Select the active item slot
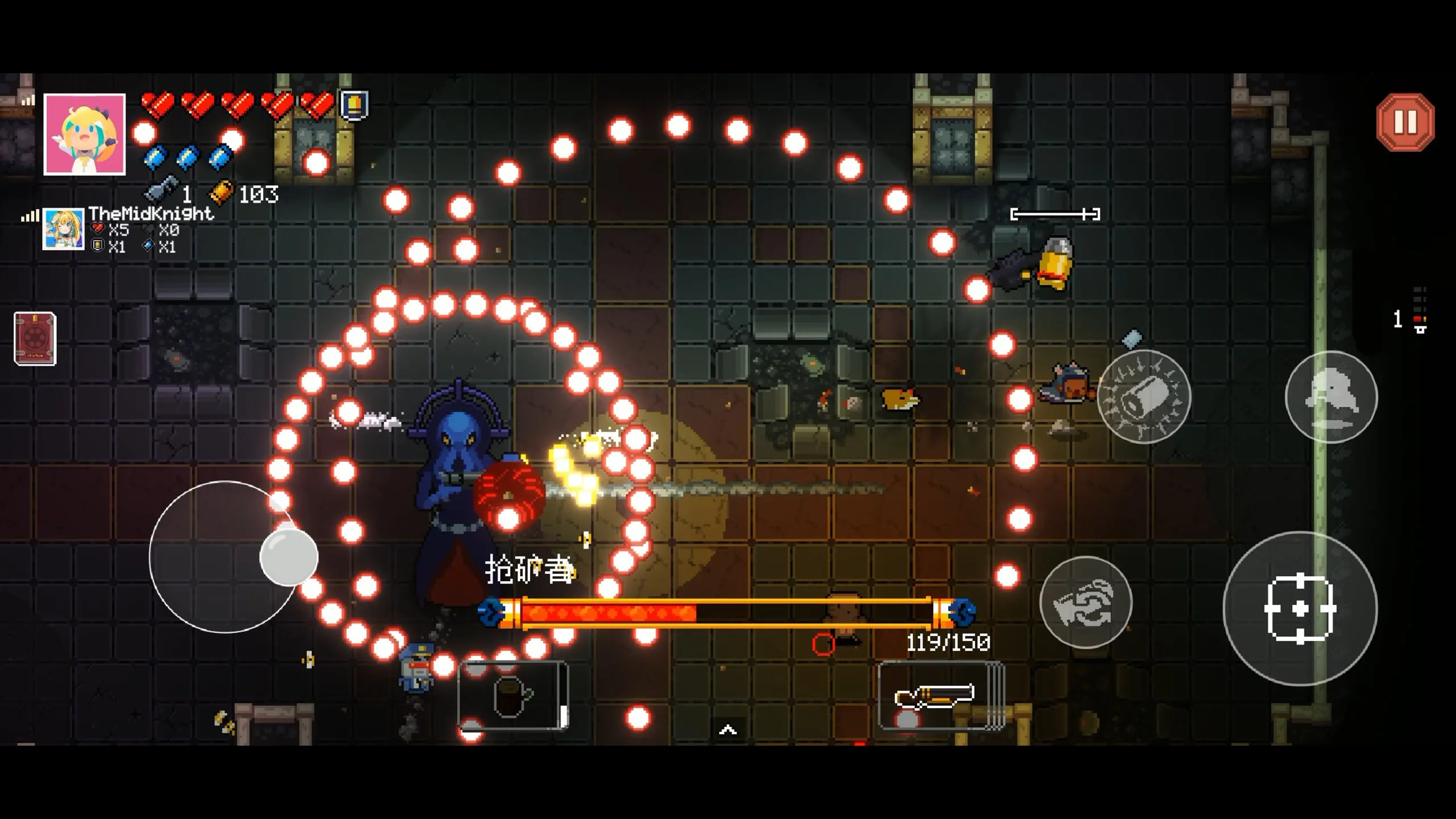The image size is (1456, 819). pos(513,695)
